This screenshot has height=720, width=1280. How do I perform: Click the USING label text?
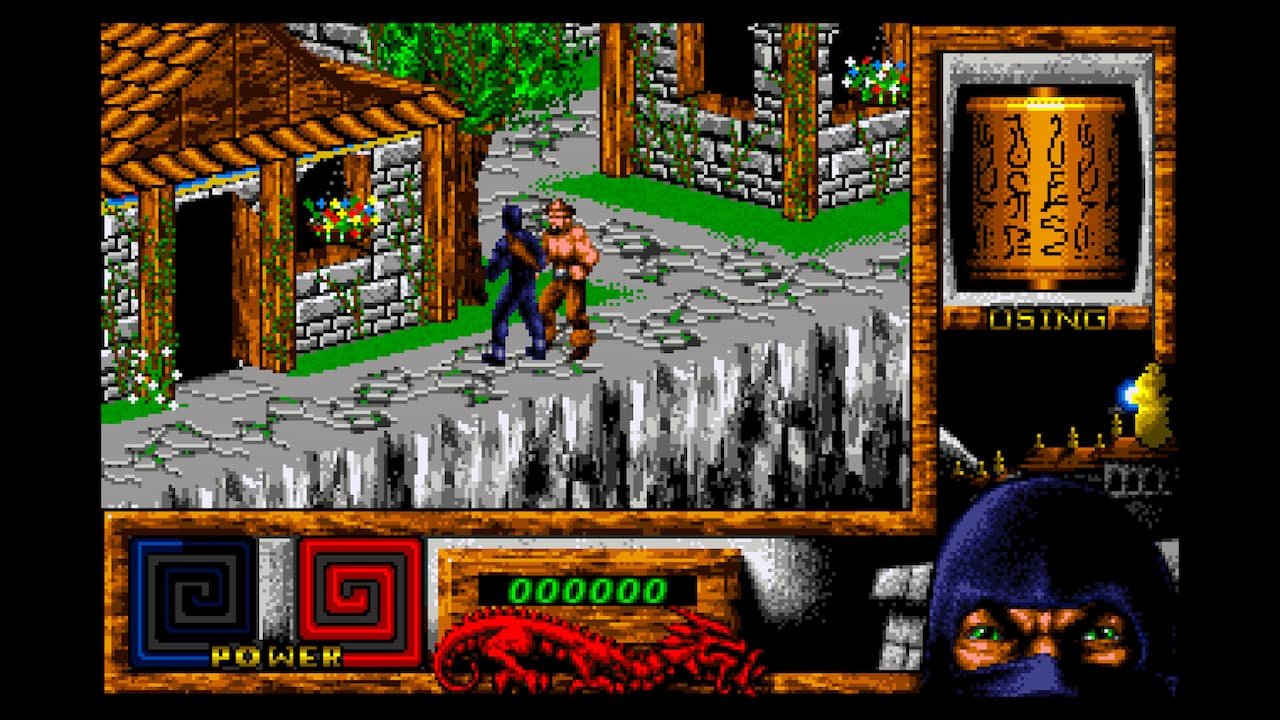pyautogui.click(x=1046, y=320)
